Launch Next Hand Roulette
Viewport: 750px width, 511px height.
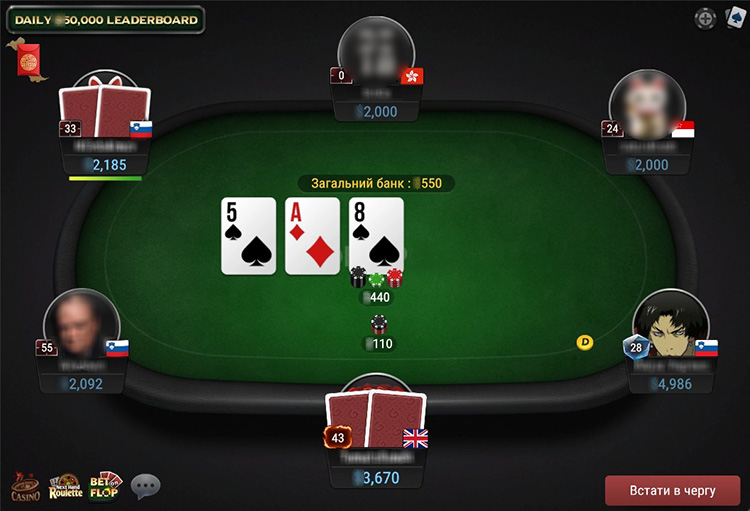tap(66, 487)
